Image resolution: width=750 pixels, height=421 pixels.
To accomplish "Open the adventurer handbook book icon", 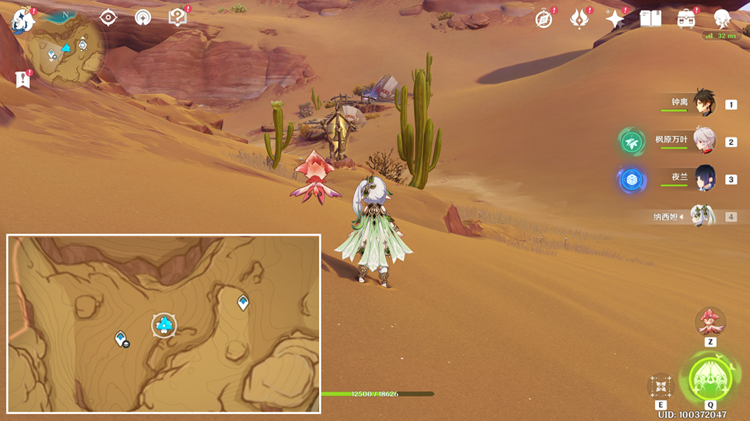I will [x=651, y=18].
